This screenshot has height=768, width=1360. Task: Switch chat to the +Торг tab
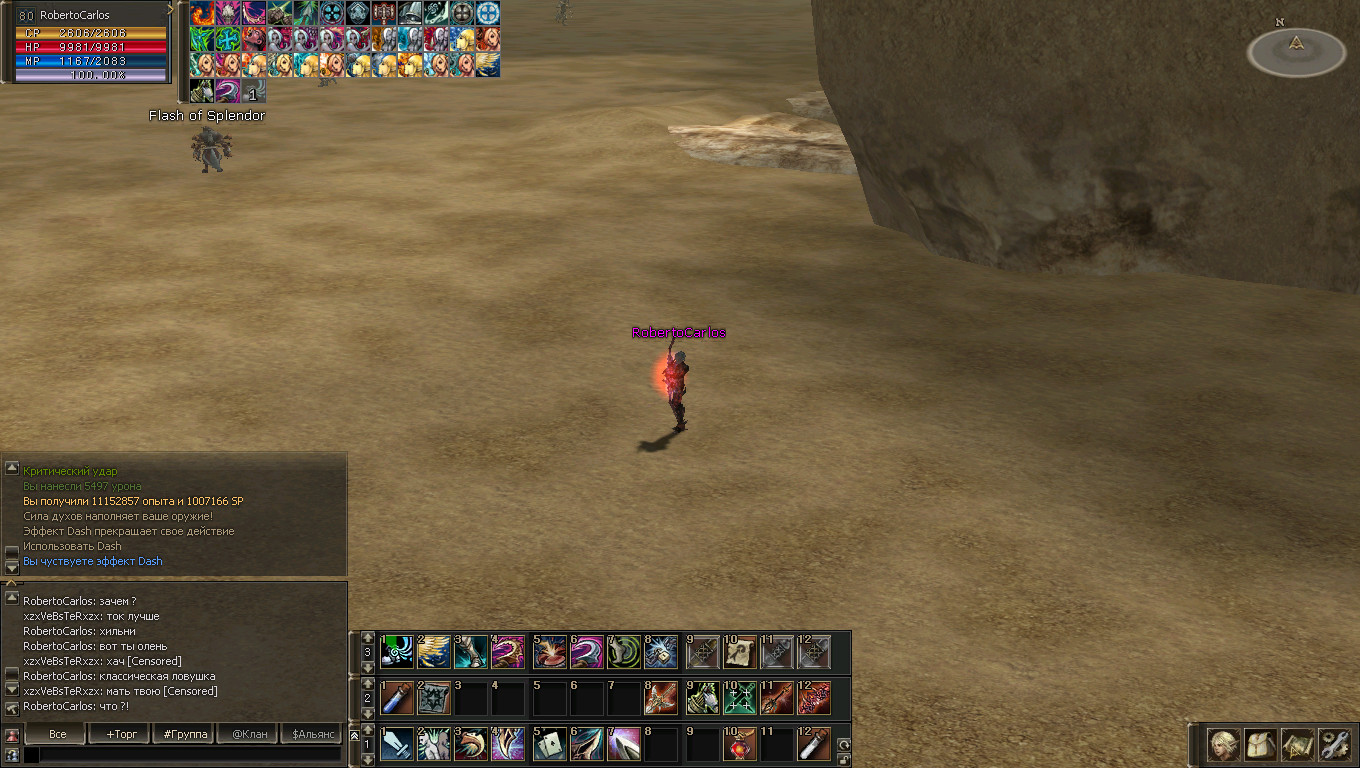(x=120, y=734)
